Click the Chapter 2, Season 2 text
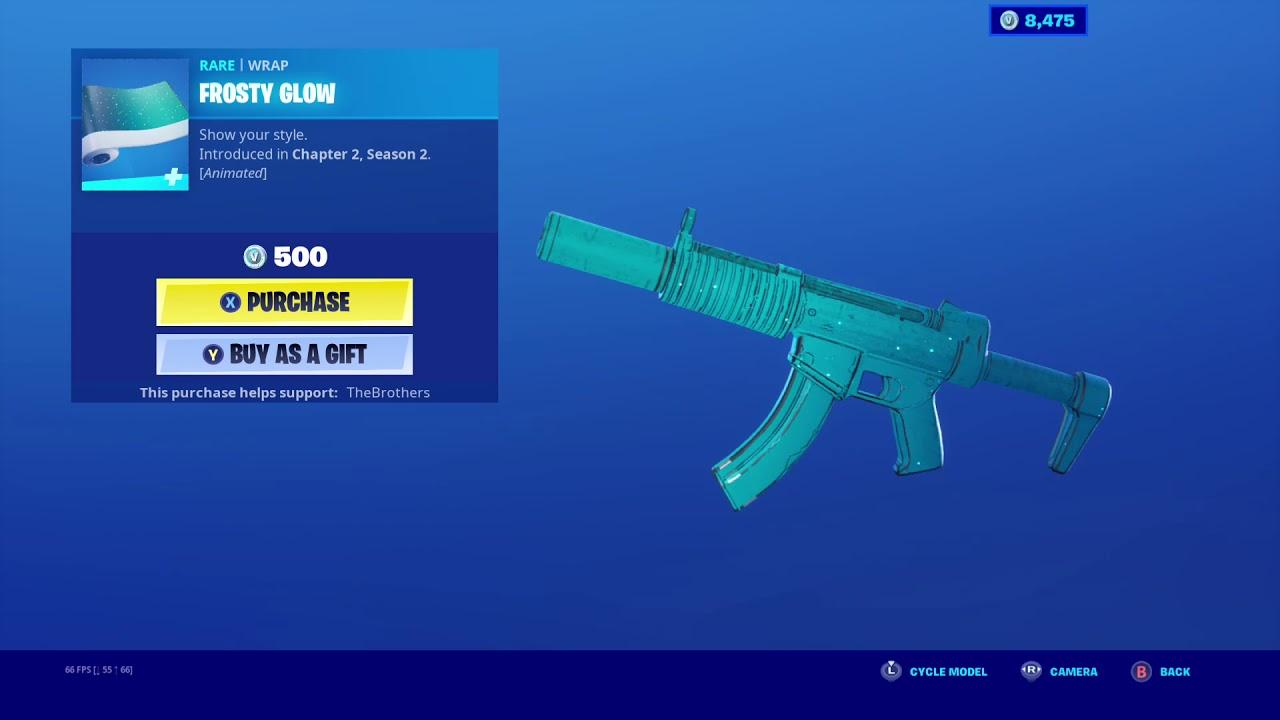1280x720 pixels. tap(361, 154)
